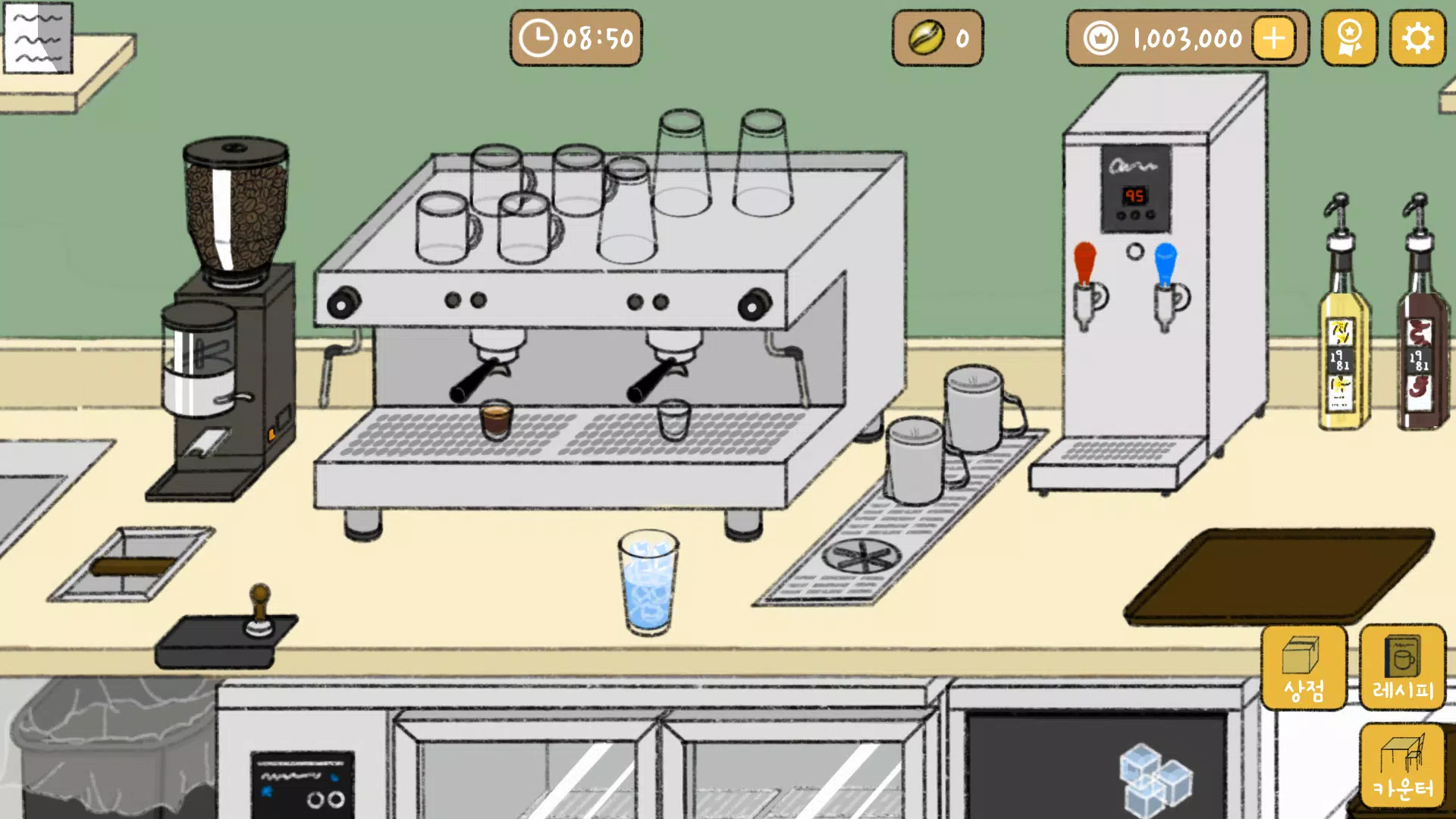Go to the counter (카운터) view
The height and width of the screenshot is (819, 1456).
point(1402,766)
